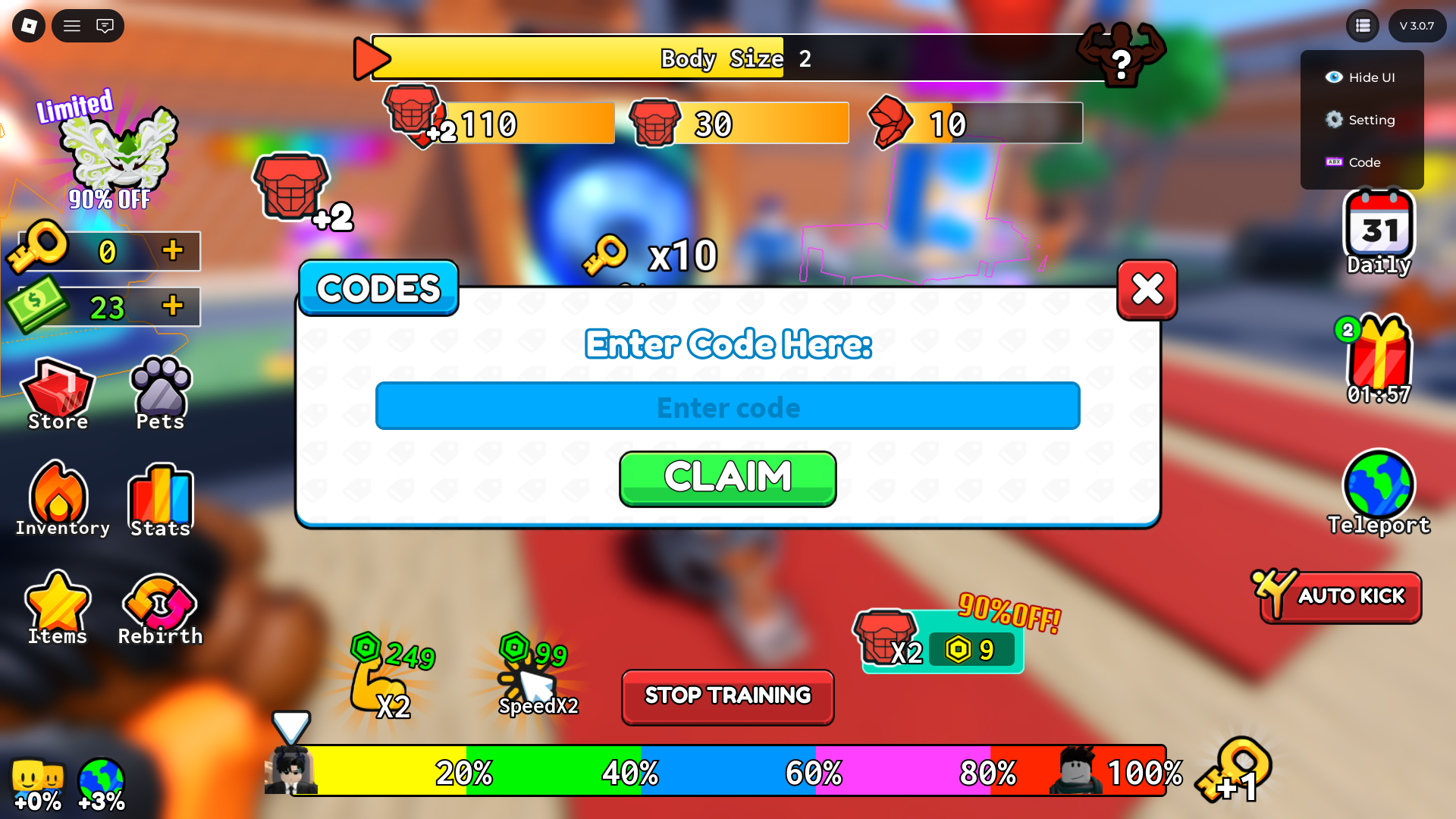The image size is (1456, 819).
Task: View the Stats panel
Action: click(x=160, y=497)
